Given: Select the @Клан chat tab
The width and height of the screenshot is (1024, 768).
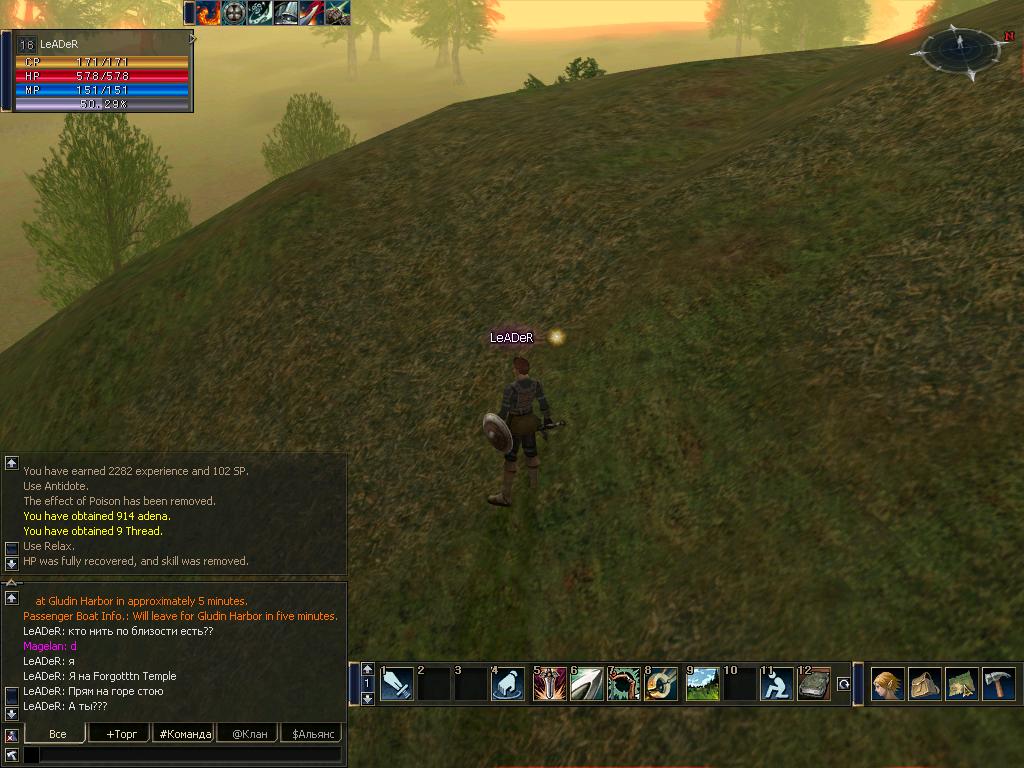Looking at the screenshot, I should pos(248,734).
